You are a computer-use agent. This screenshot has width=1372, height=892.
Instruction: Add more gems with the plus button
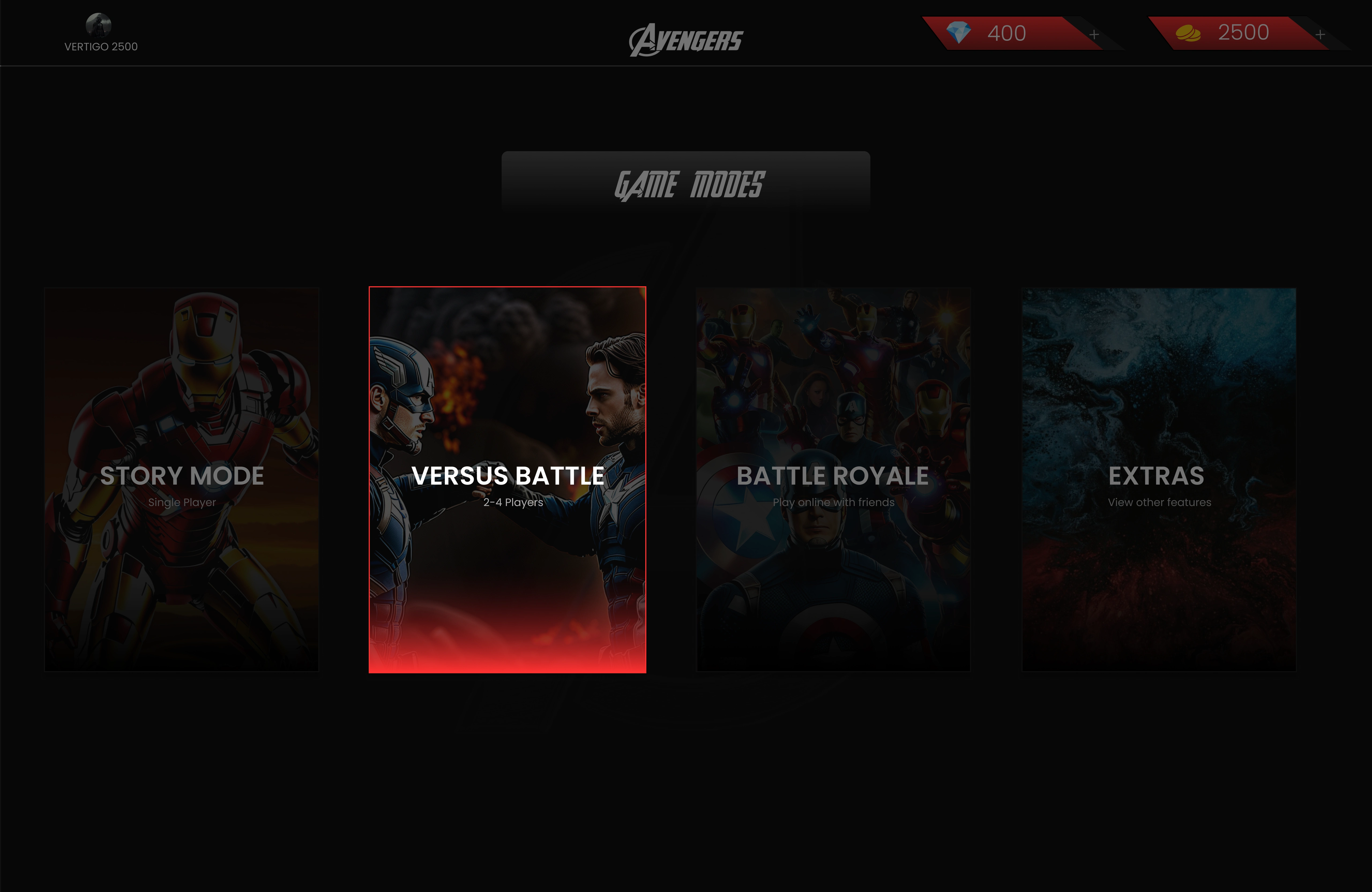coord(1094,35)
